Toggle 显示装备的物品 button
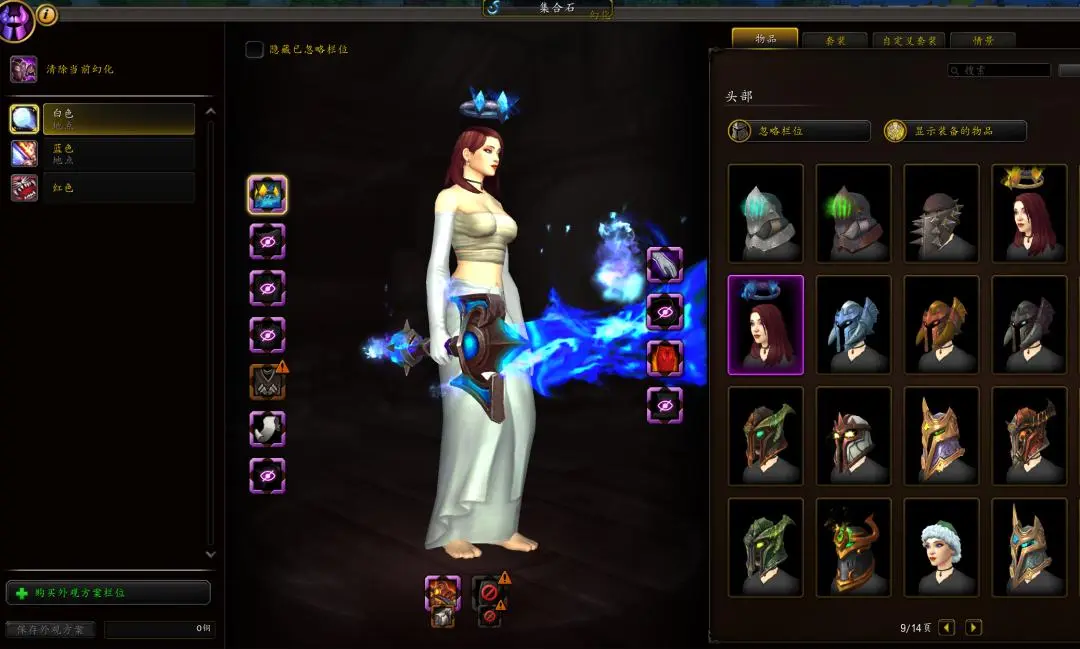 [955, 131]
